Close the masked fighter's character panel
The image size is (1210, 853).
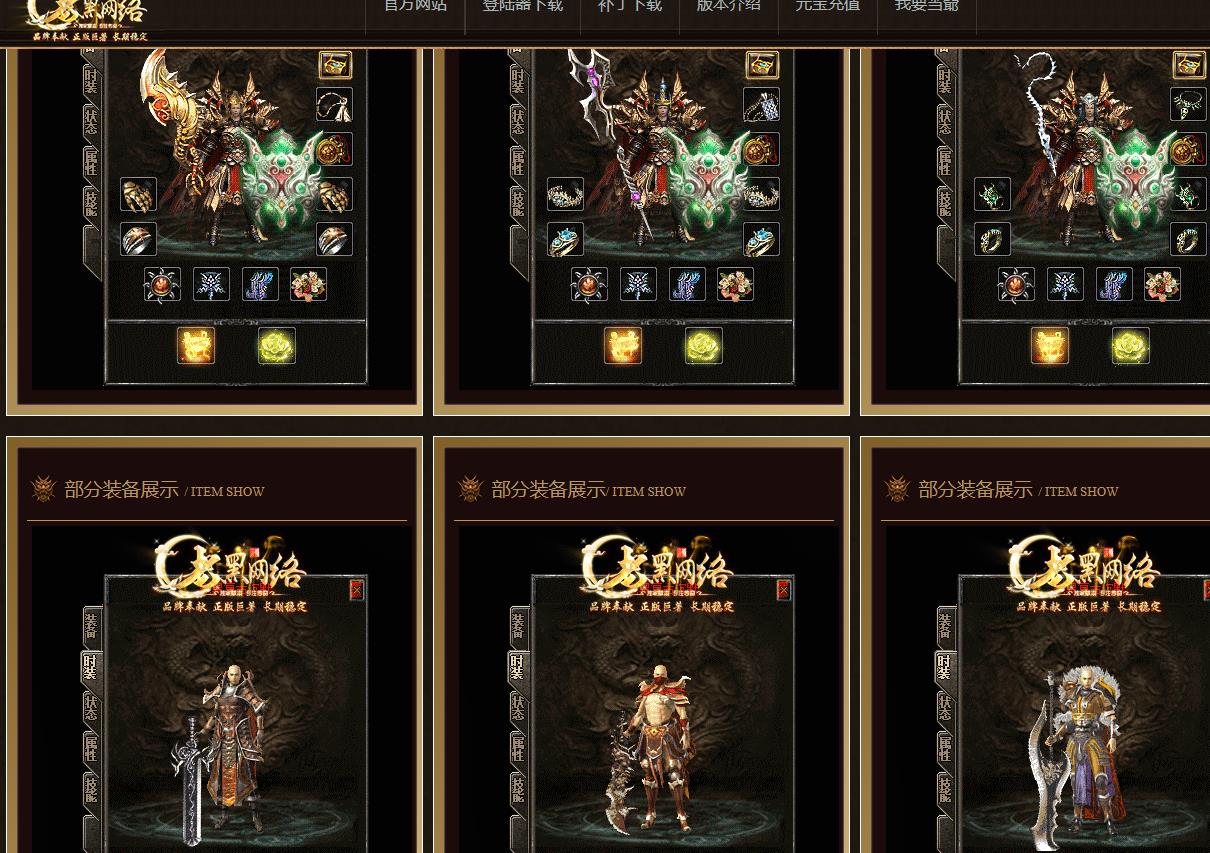[x=783, y=590]
